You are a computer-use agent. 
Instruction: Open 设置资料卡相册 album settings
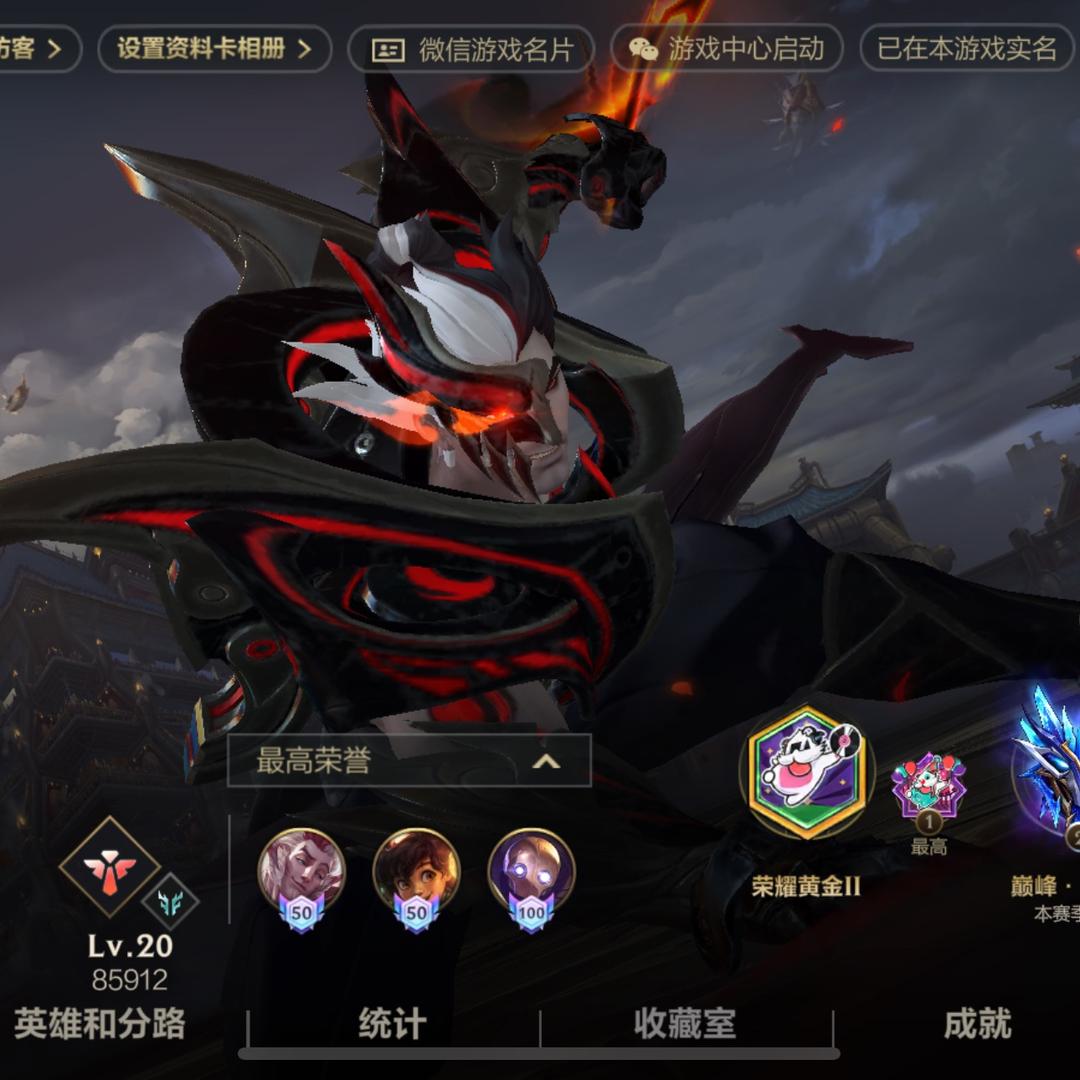214,48
